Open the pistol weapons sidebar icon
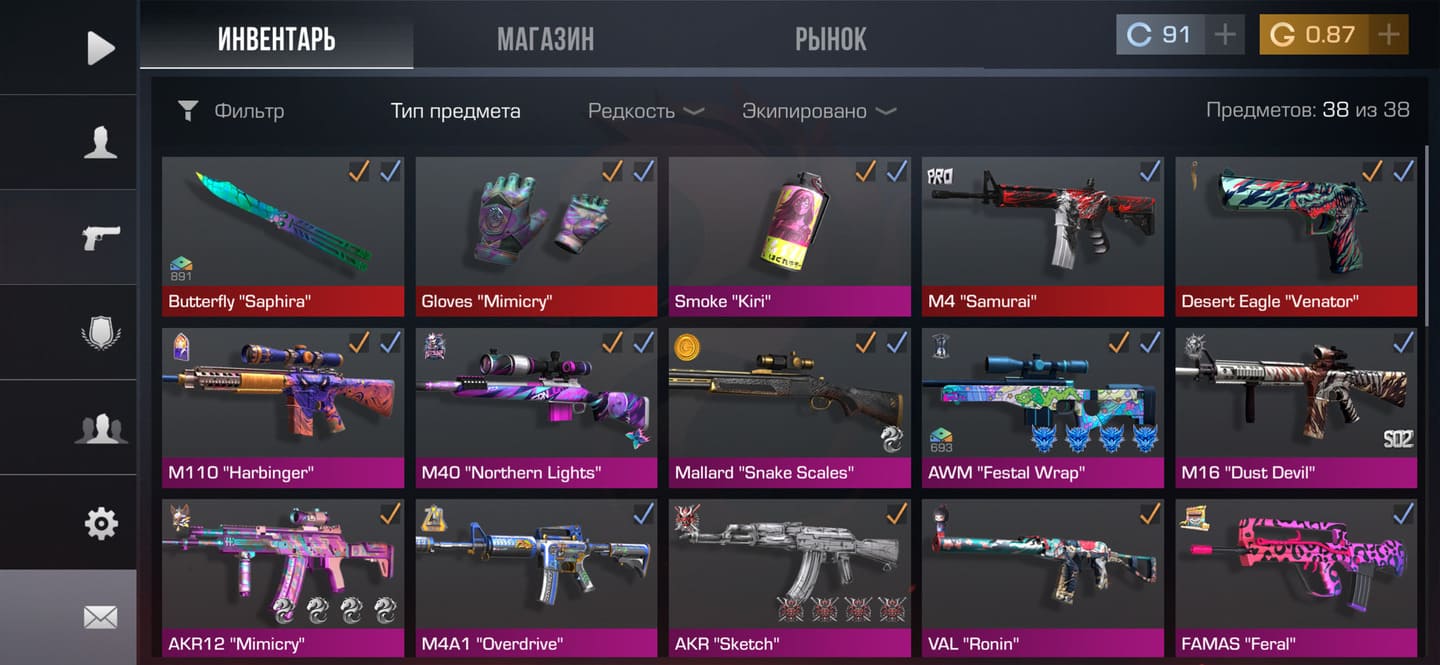The height and width of the screenshot is (665, 1440). (100, 237)
